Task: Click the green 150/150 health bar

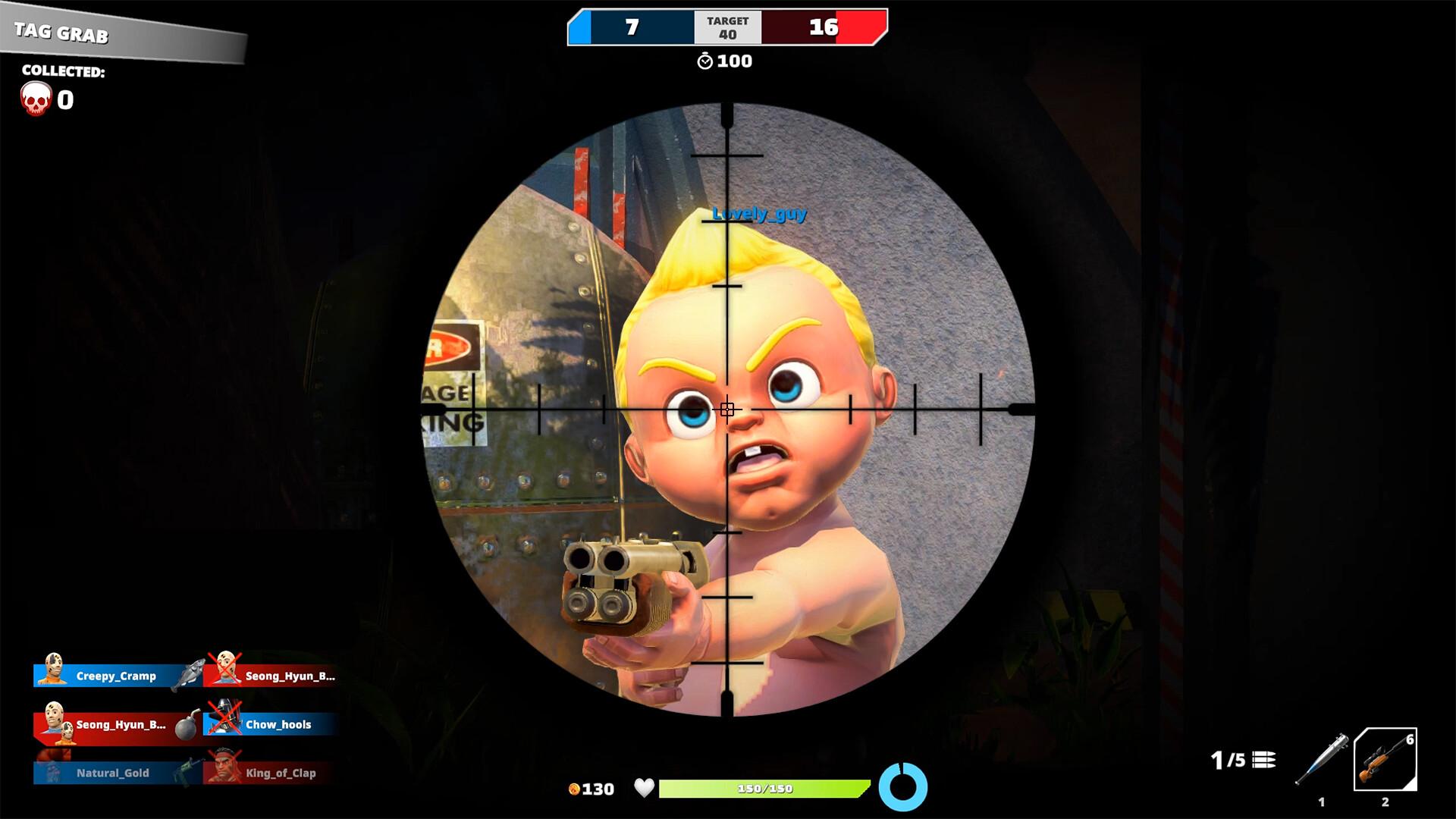Action: click(x=762, y=789)
